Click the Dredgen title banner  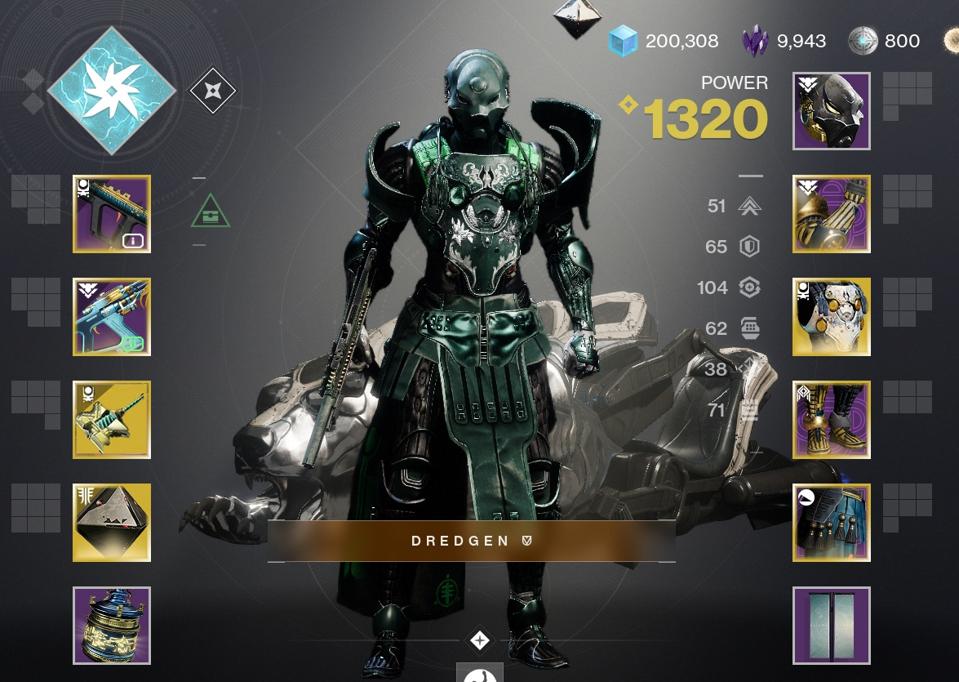[471, 541]
